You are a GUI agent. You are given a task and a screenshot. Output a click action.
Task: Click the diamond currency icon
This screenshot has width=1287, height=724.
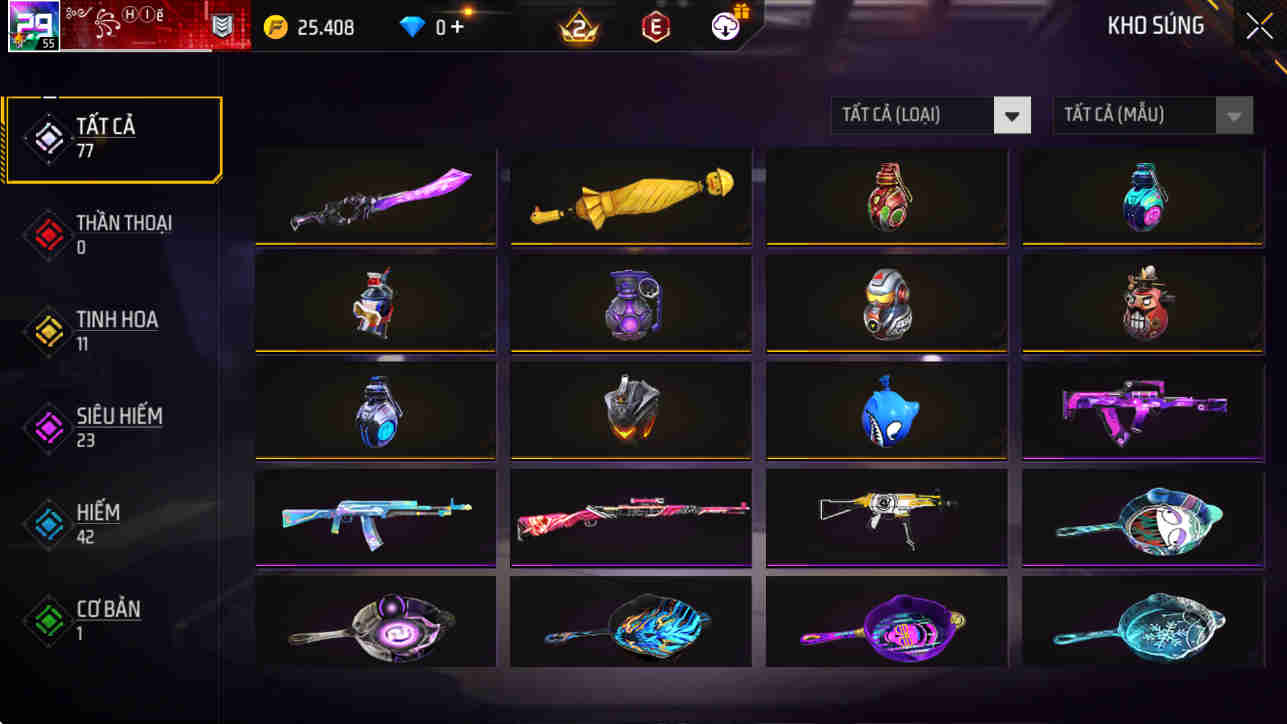point(410,25)
